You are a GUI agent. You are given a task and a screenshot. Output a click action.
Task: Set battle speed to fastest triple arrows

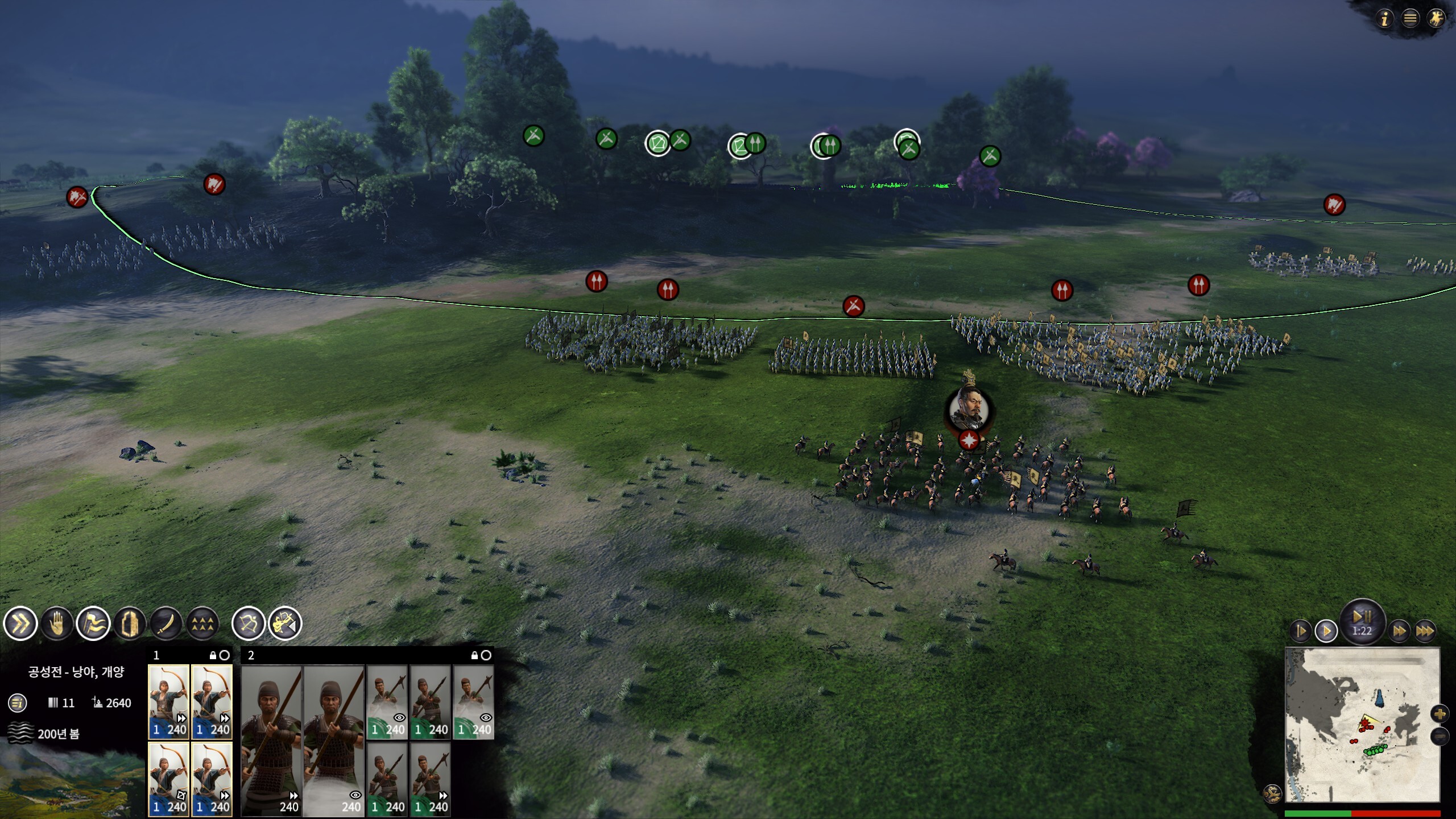[1424, 631]
